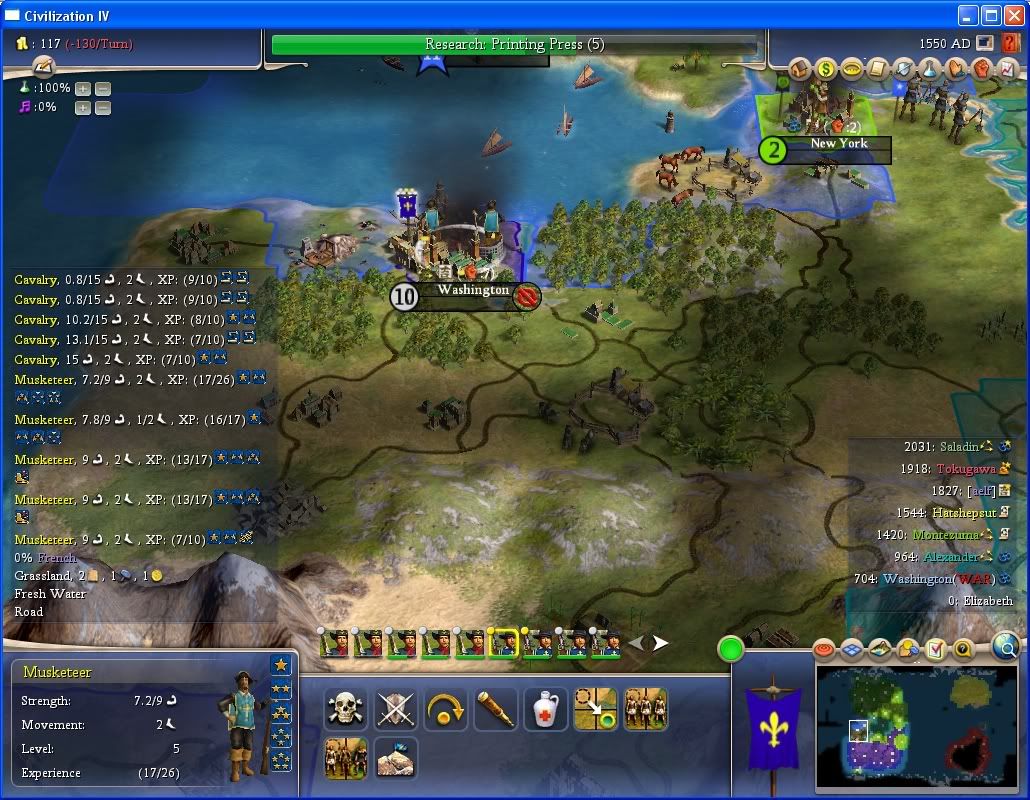Open the Technology Advisor flask icon

point(930,69)
